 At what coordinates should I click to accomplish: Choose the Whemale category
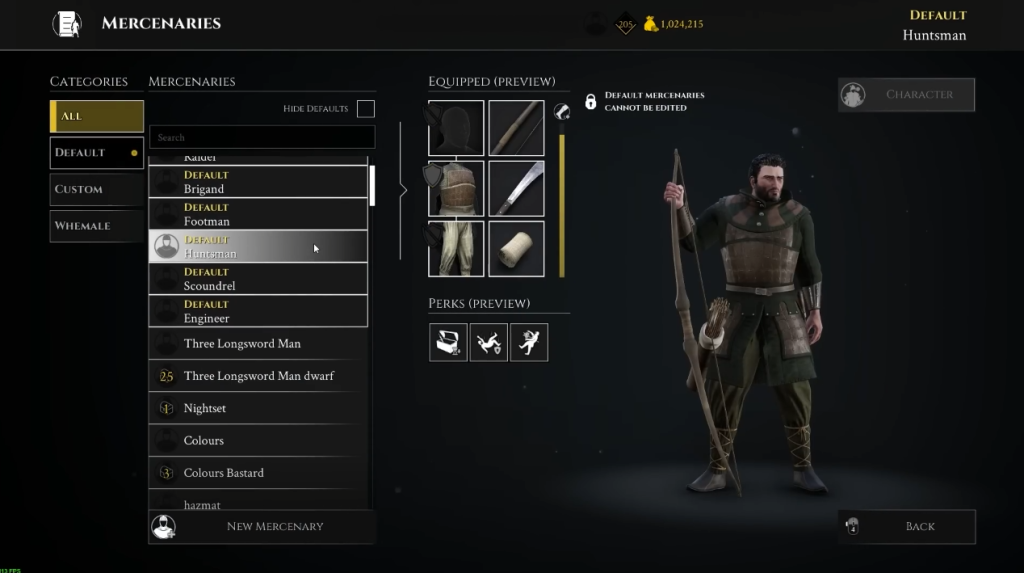click(97, 226)
